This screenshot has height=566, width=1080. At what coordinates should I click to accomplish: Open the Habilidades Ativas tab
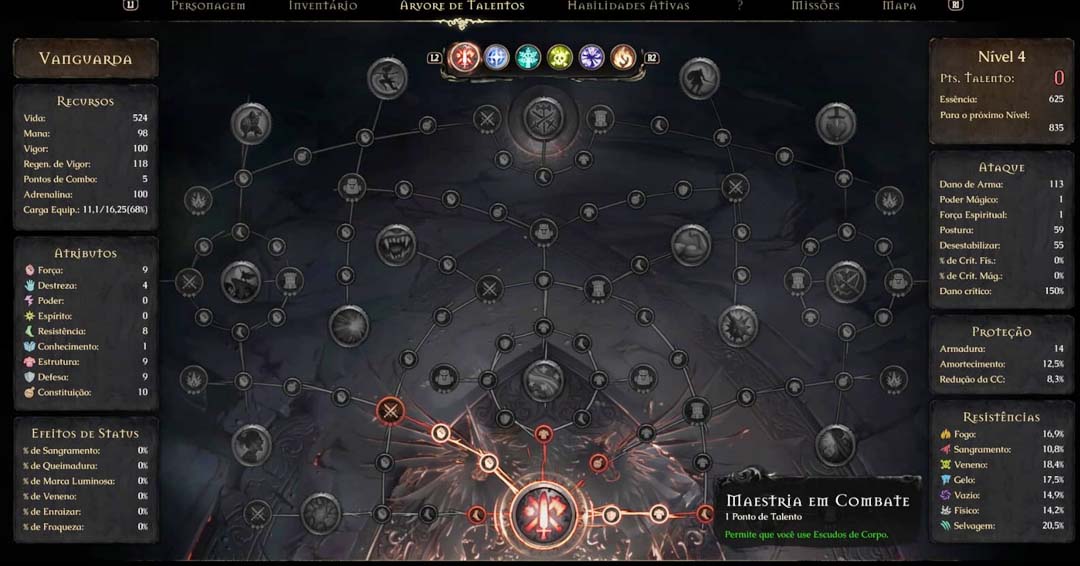click(x=628, y=6)
